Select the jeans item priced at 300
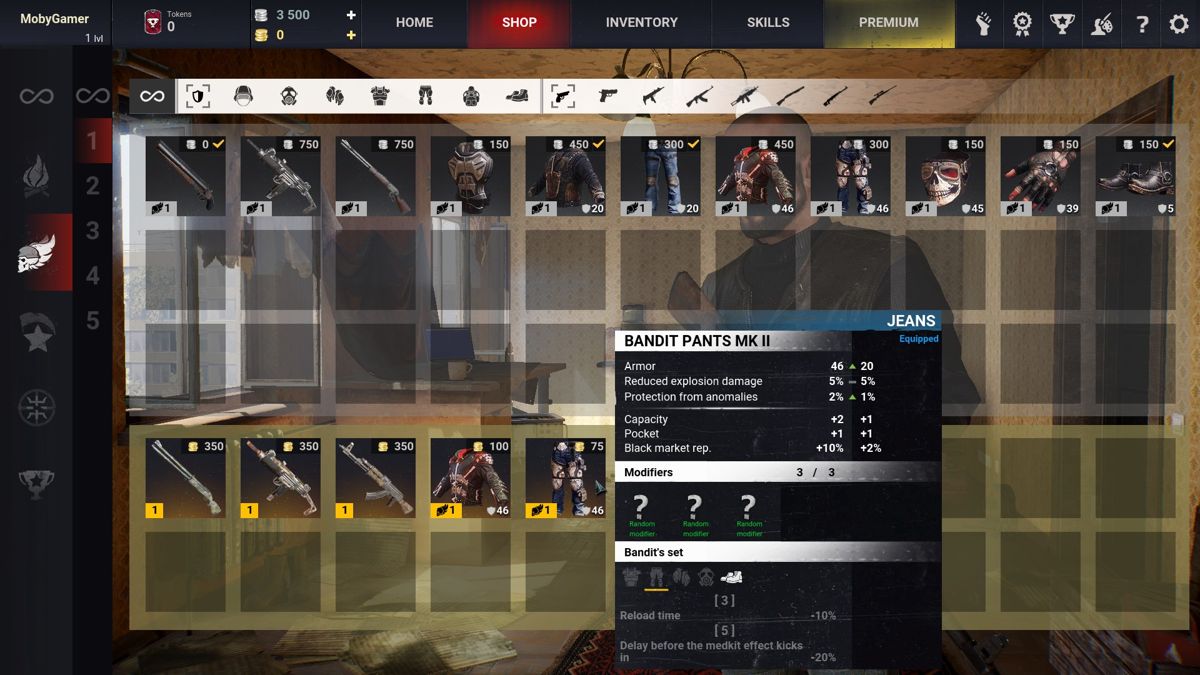Viewport: 1200px width, 675px height. (660, 176)
